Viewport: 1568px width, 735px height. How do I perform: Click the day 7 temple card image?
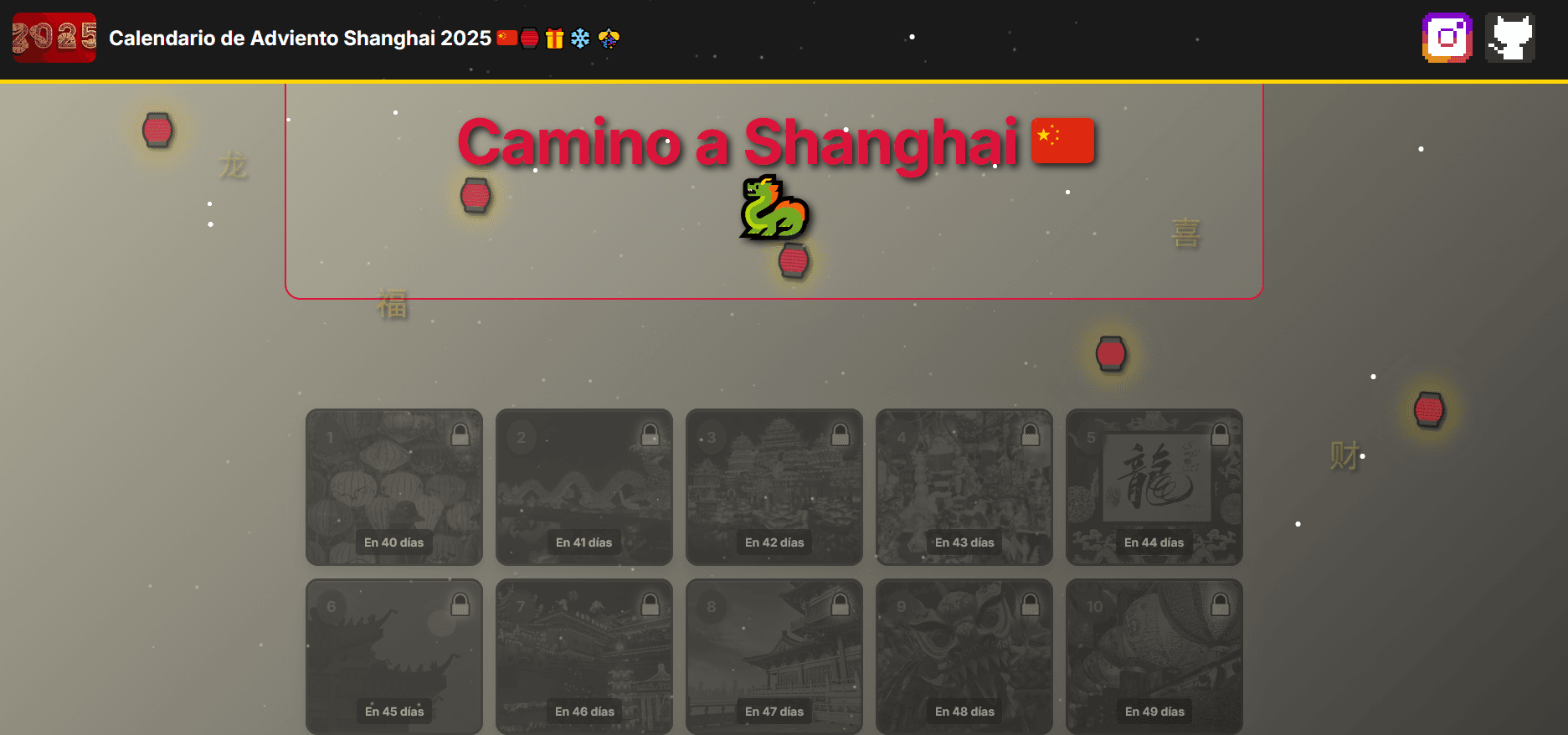pos(584,656)
